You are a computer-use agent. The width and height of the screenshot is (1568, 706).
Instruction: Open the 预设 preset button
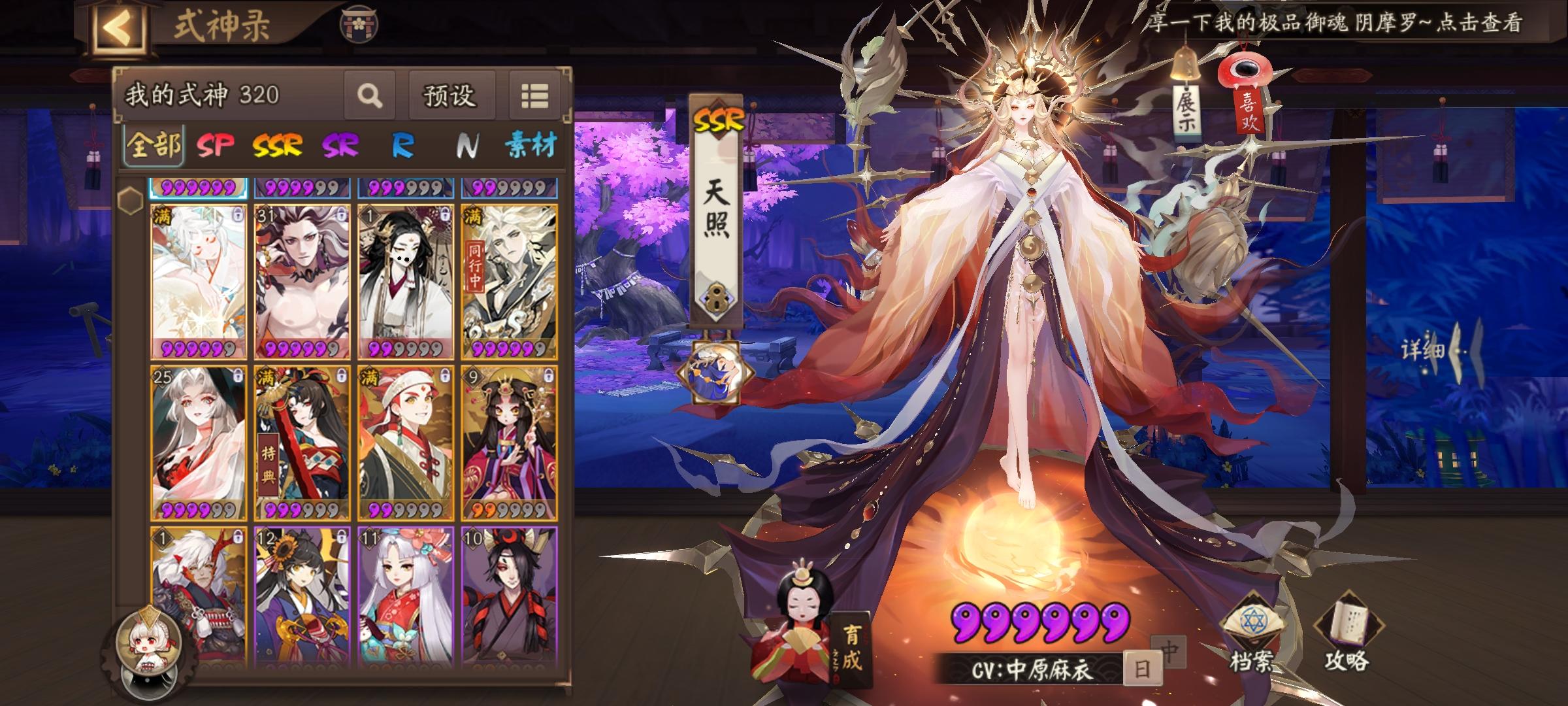(x=451, y=95)
